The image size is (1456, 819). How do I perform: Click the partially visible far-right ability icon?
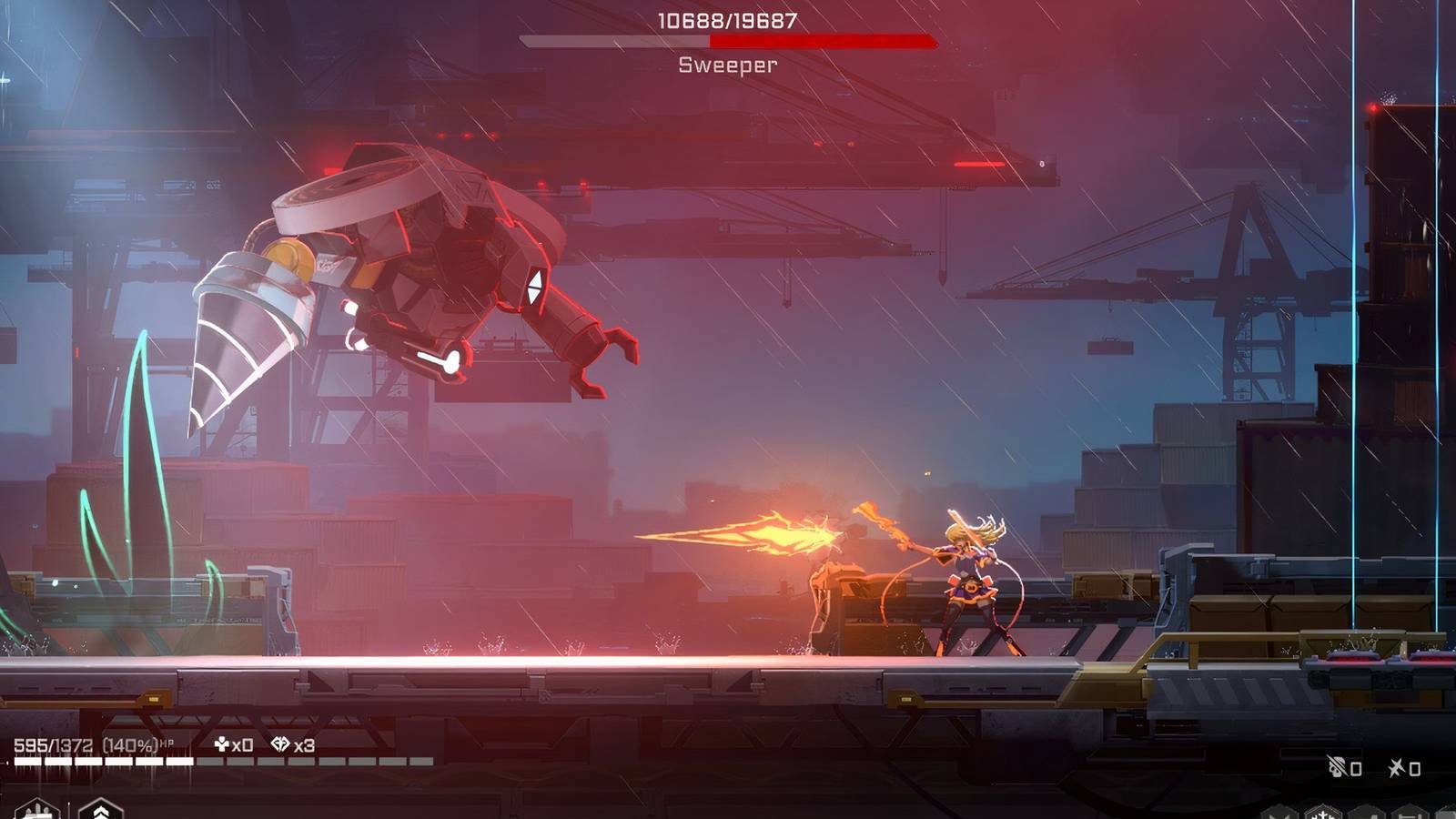(x=1449, y=813)
